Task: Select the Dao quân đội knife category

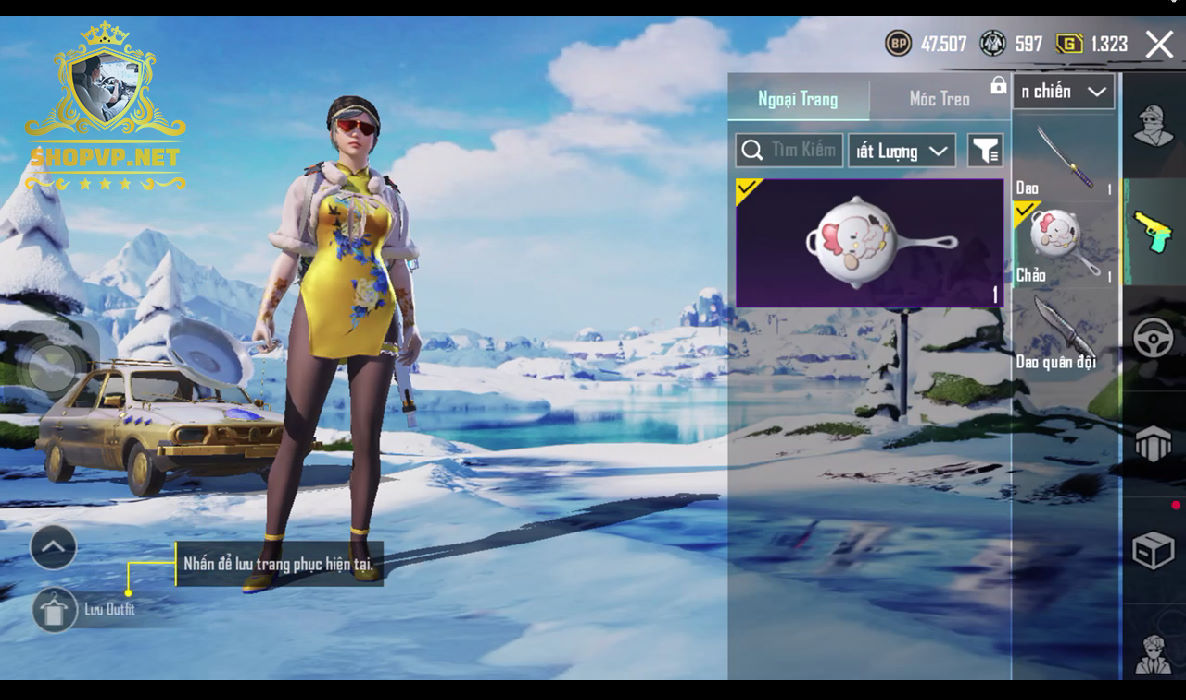Action: [x=1064, y=332]
